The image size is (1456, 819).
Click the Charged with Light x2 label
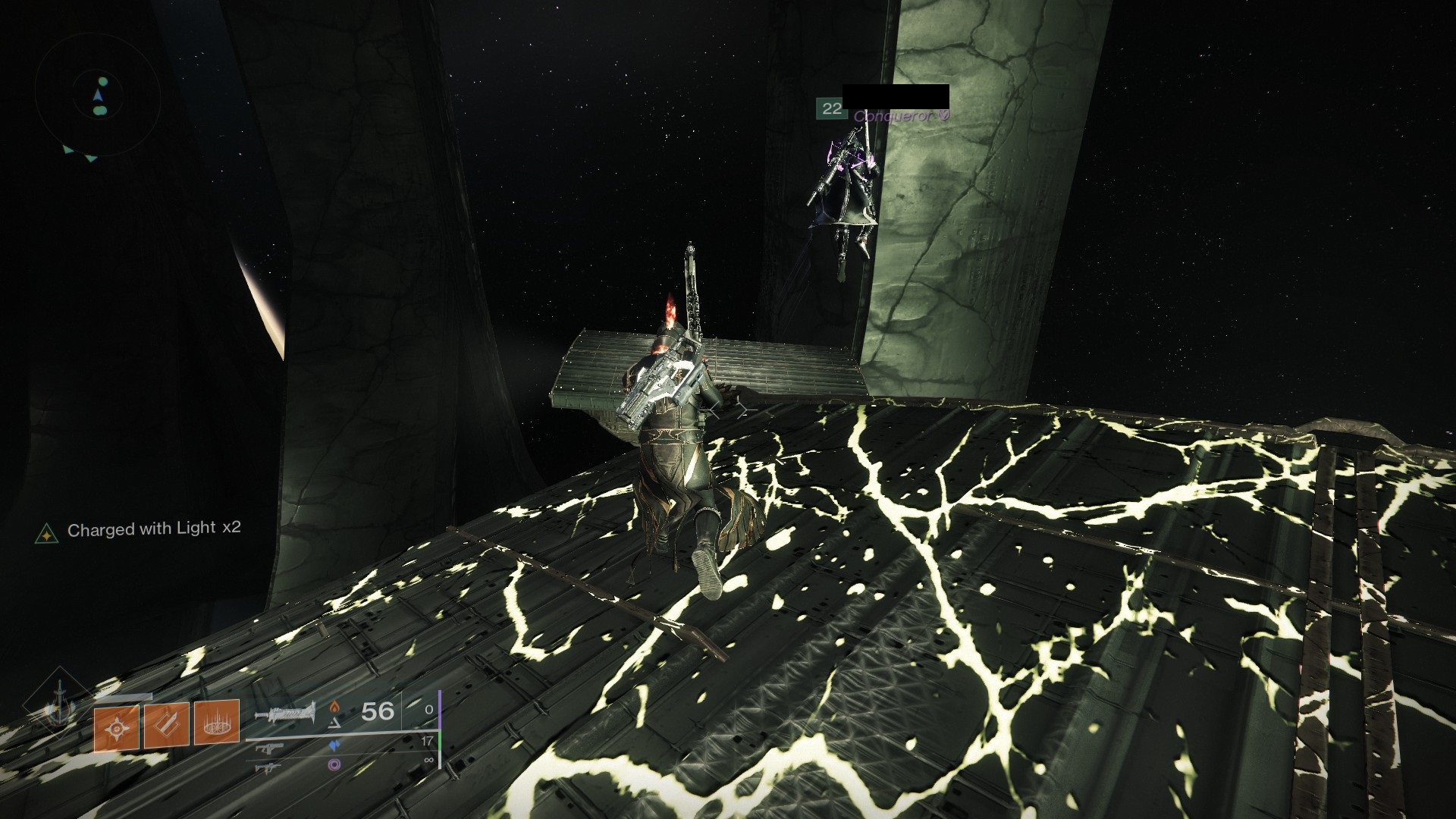click(154, 529)
